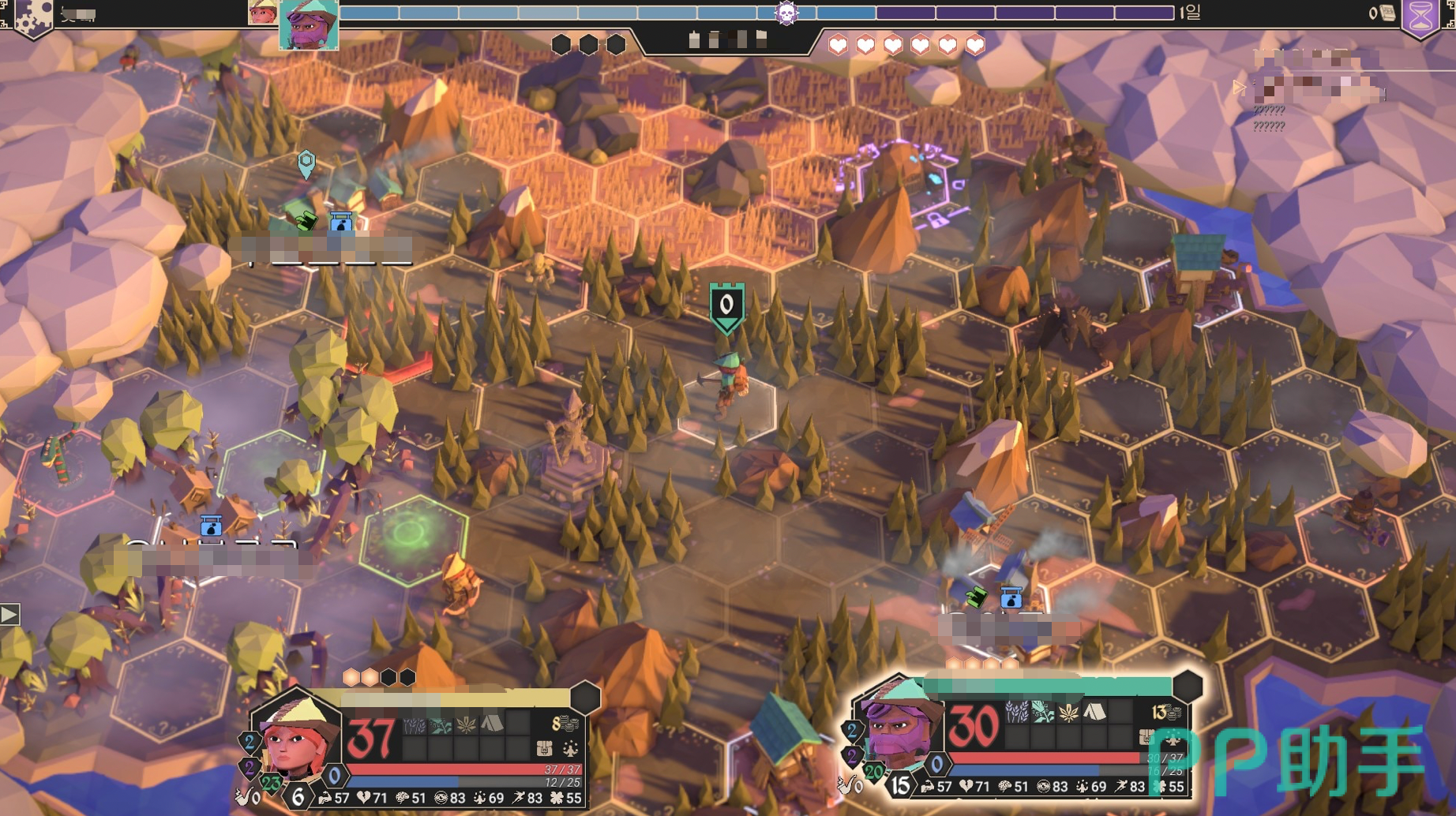1456x816 pixels.
Task: Click the red-haired hero's pipe icon
Action: coord(242,797)
